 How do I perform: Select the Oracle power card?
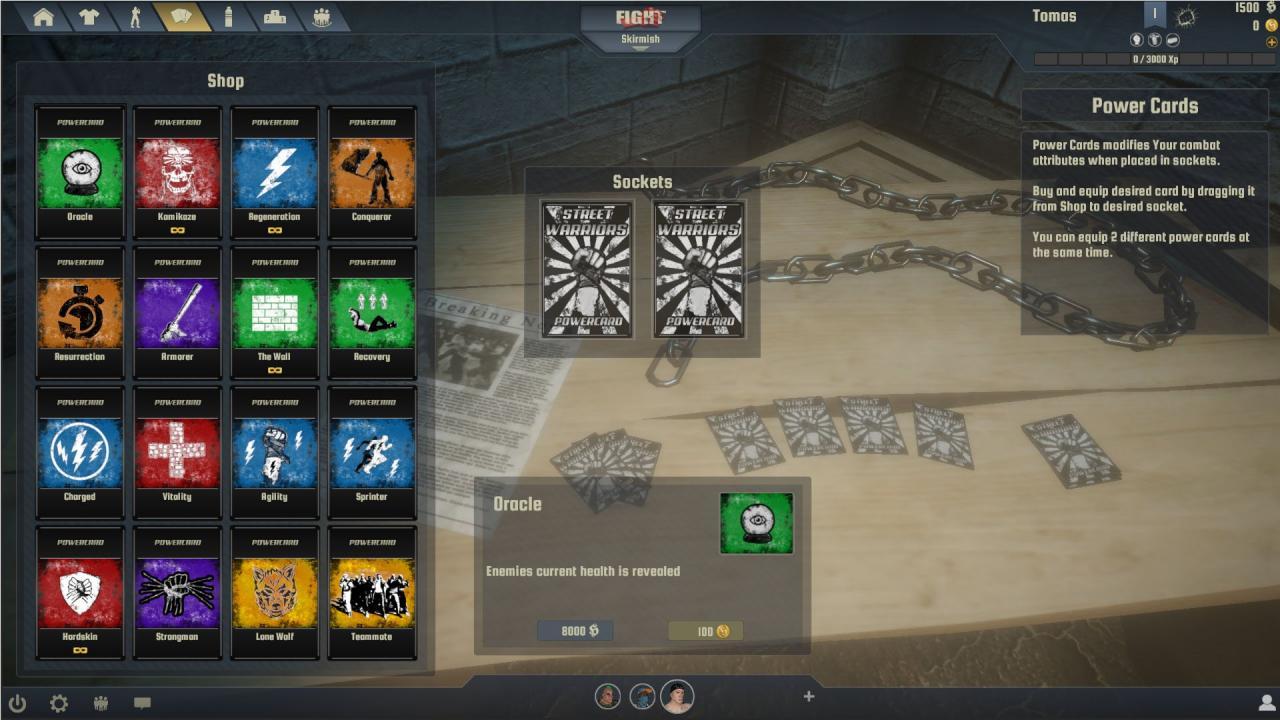pos(80,172)
